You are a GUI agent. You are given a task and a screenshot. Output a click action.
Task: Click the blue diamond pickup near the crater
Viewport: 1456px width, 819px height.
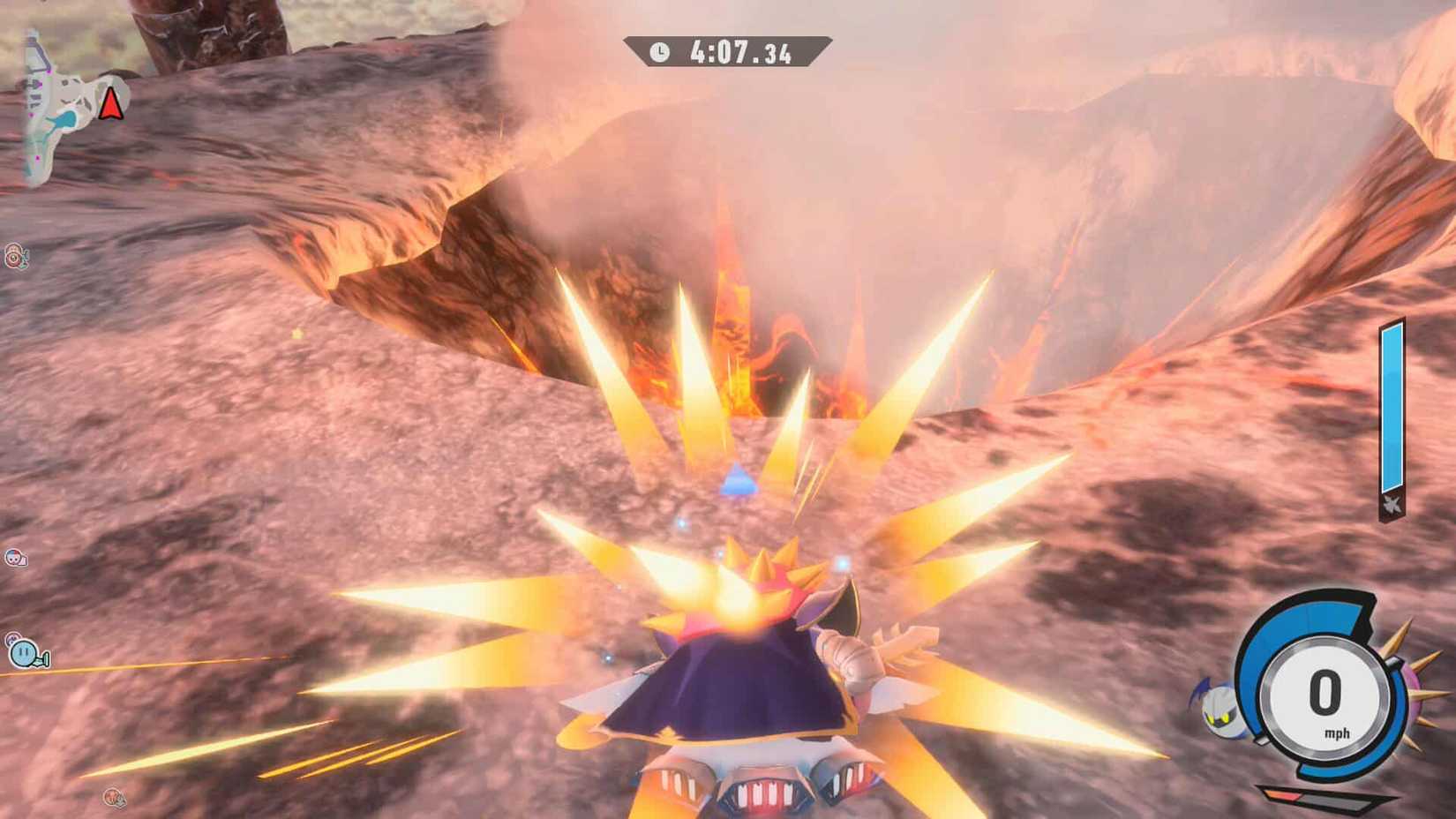pyautogui.click(x=738, y=477)
